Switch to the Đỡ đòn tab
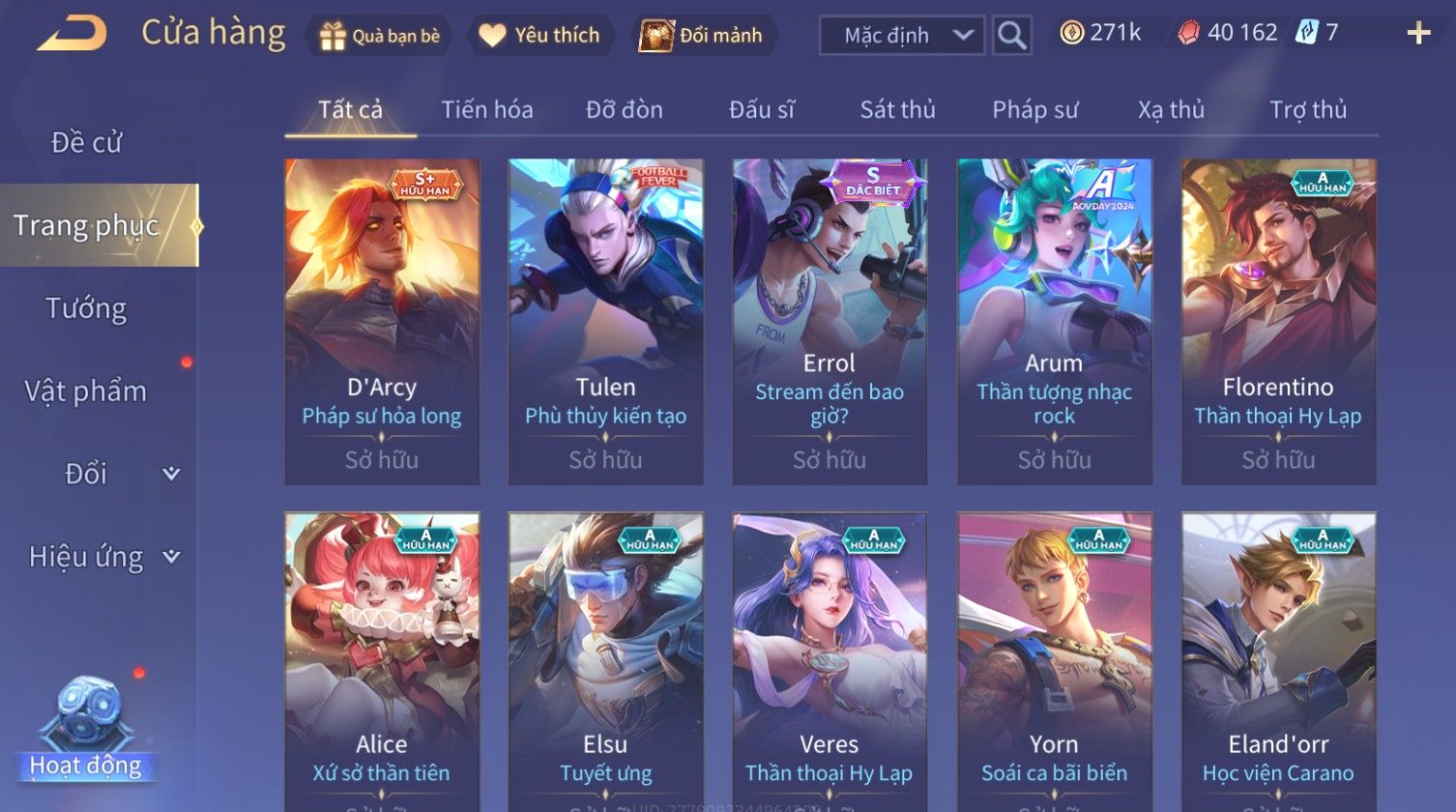This screenshot has width=1456, height=812. click(625, 110)
